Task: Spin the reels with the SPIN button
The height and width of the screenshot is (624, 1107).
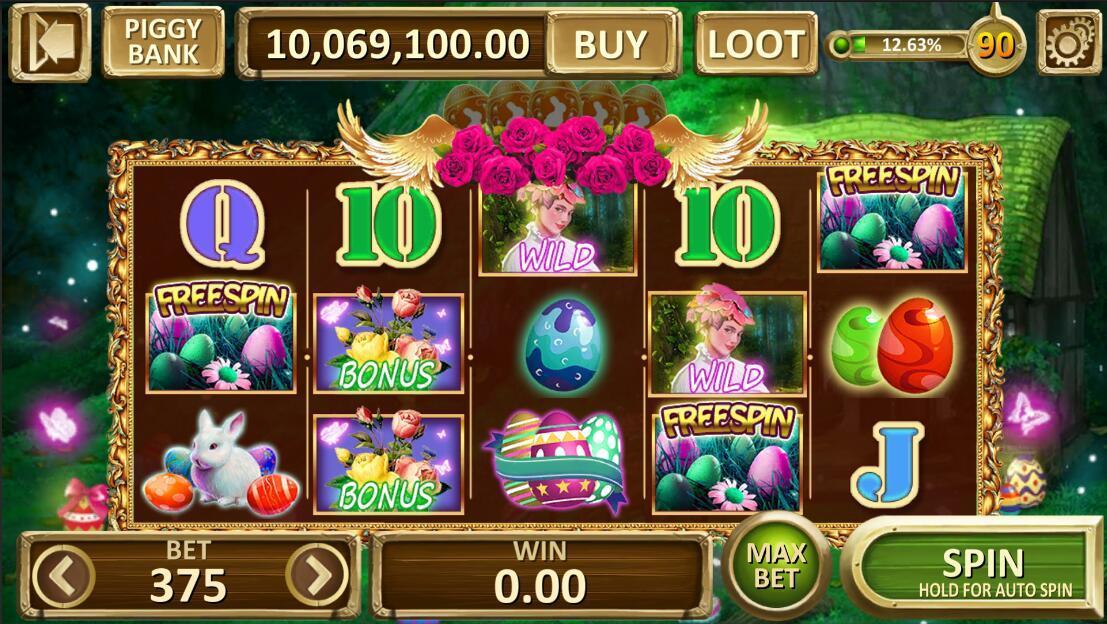Action: click(x=983, y=572)
